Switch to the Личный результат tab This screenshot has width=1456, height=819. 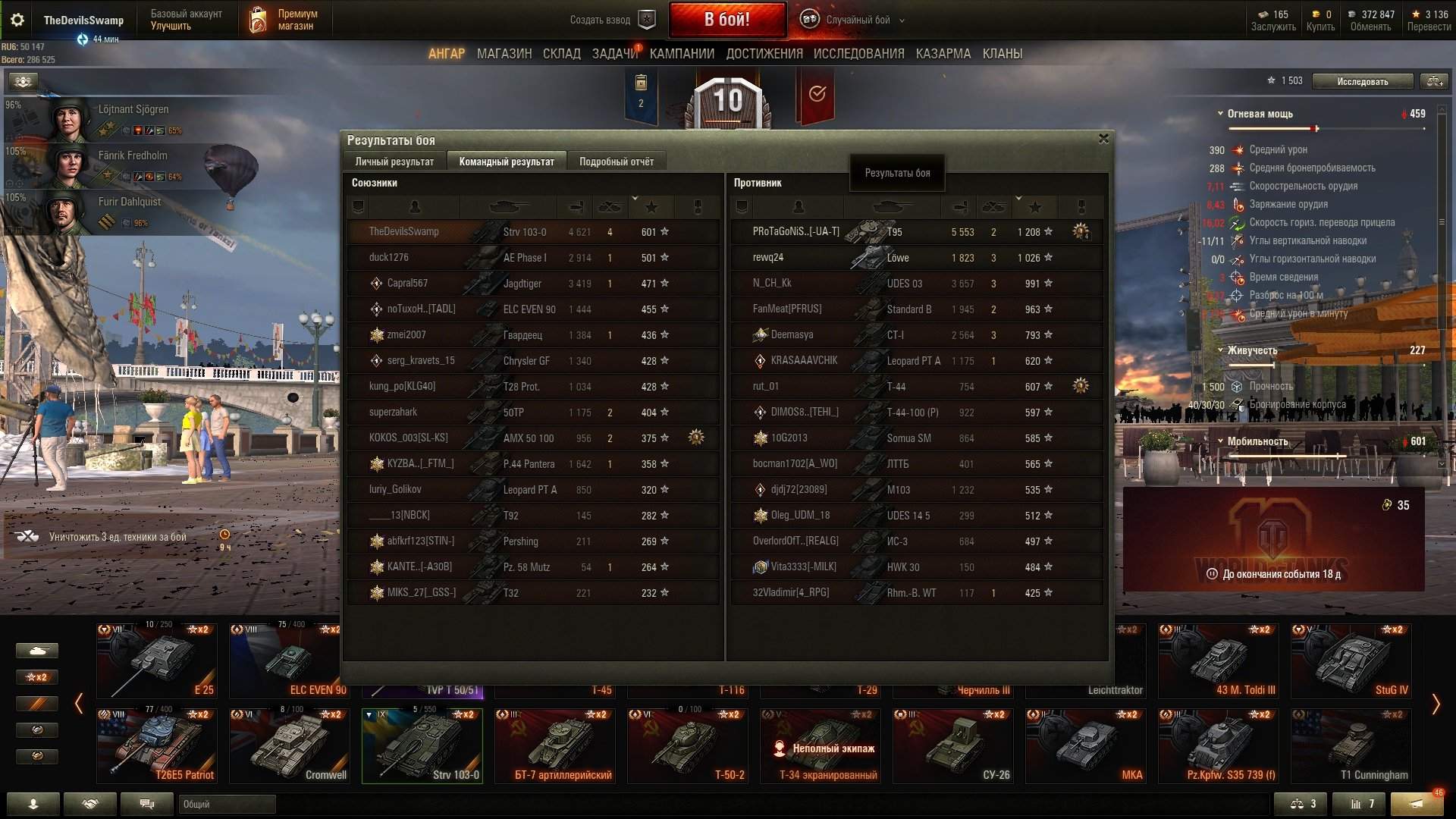point(394,162)
